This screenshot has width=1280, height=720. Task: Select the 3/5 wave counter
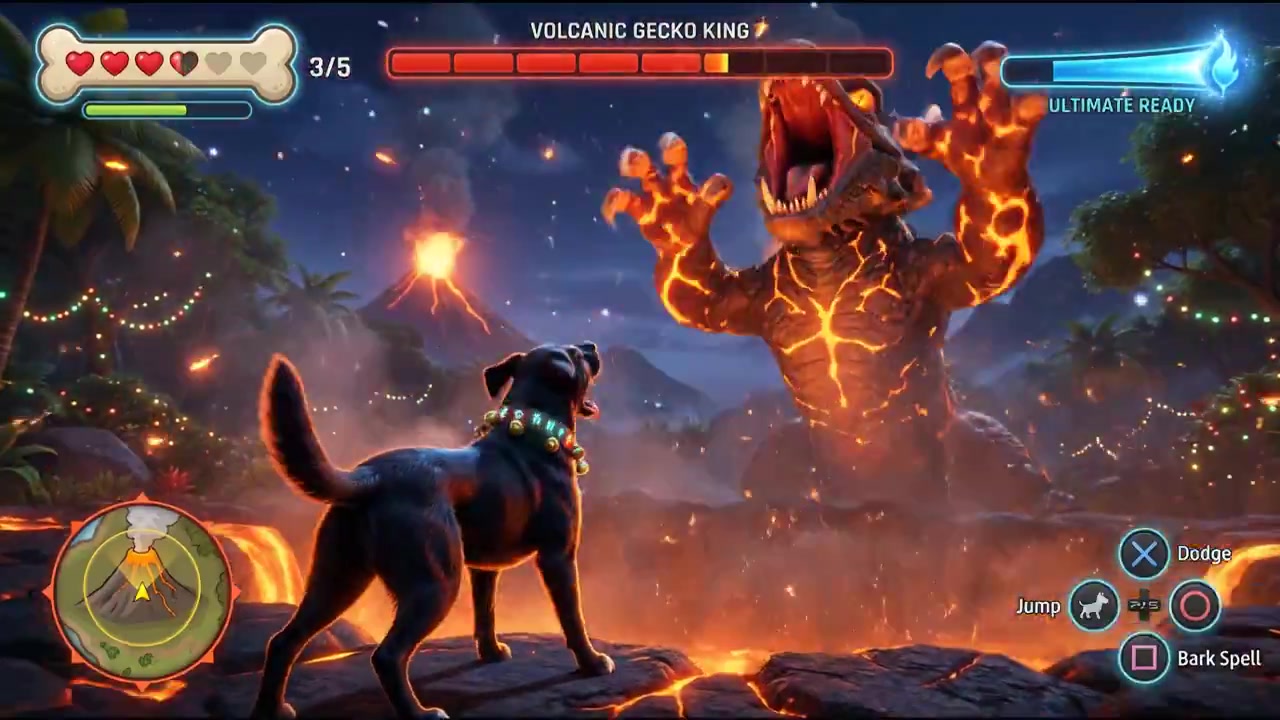[330, 67]
